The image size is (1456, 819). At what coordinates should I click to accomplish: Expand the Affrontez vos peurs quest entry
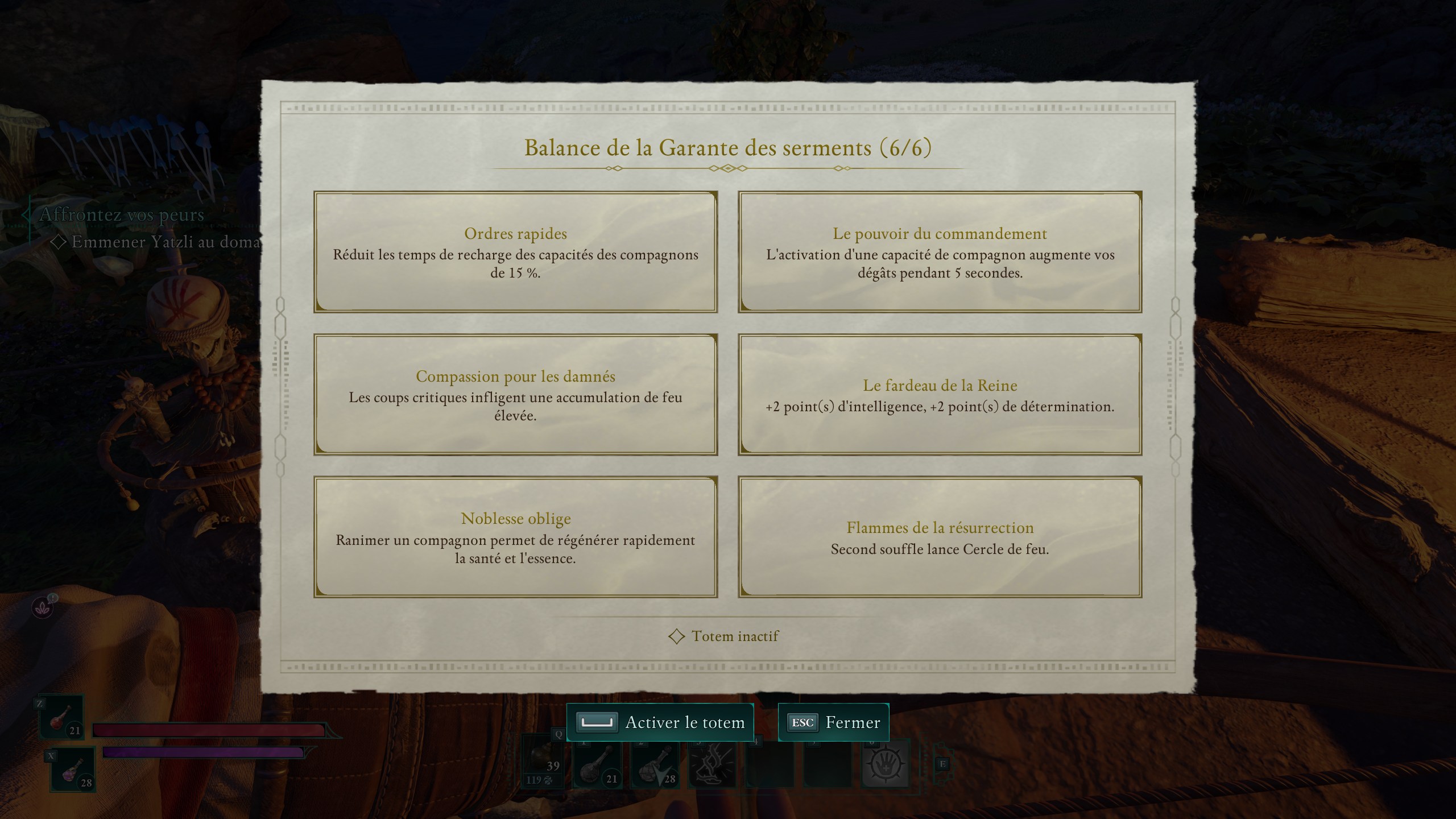point(121,215)
